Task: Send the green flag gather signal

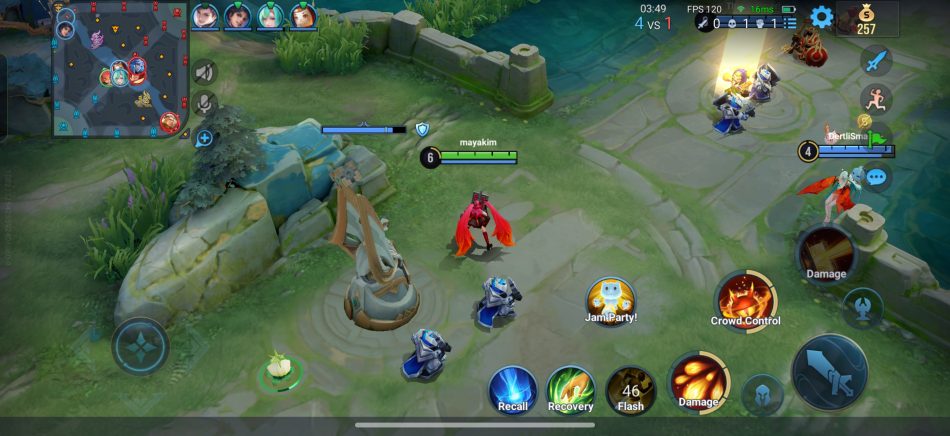Action: point(877,138)
